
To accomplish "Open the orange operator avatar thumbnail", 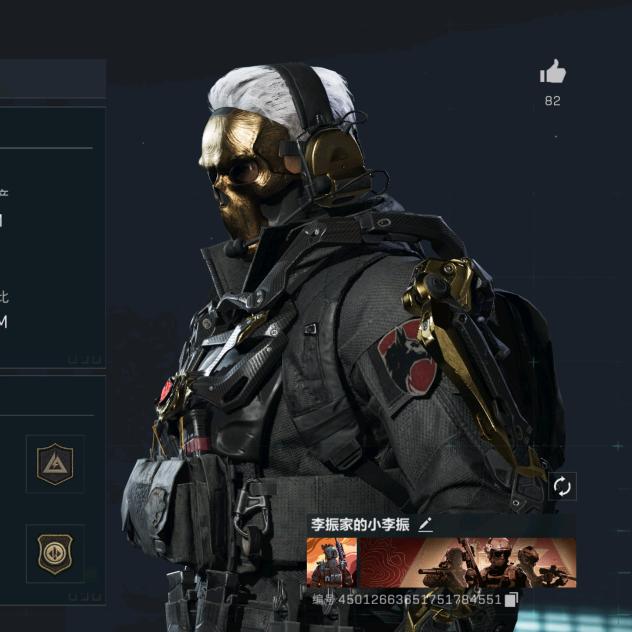I will [332, 563].
